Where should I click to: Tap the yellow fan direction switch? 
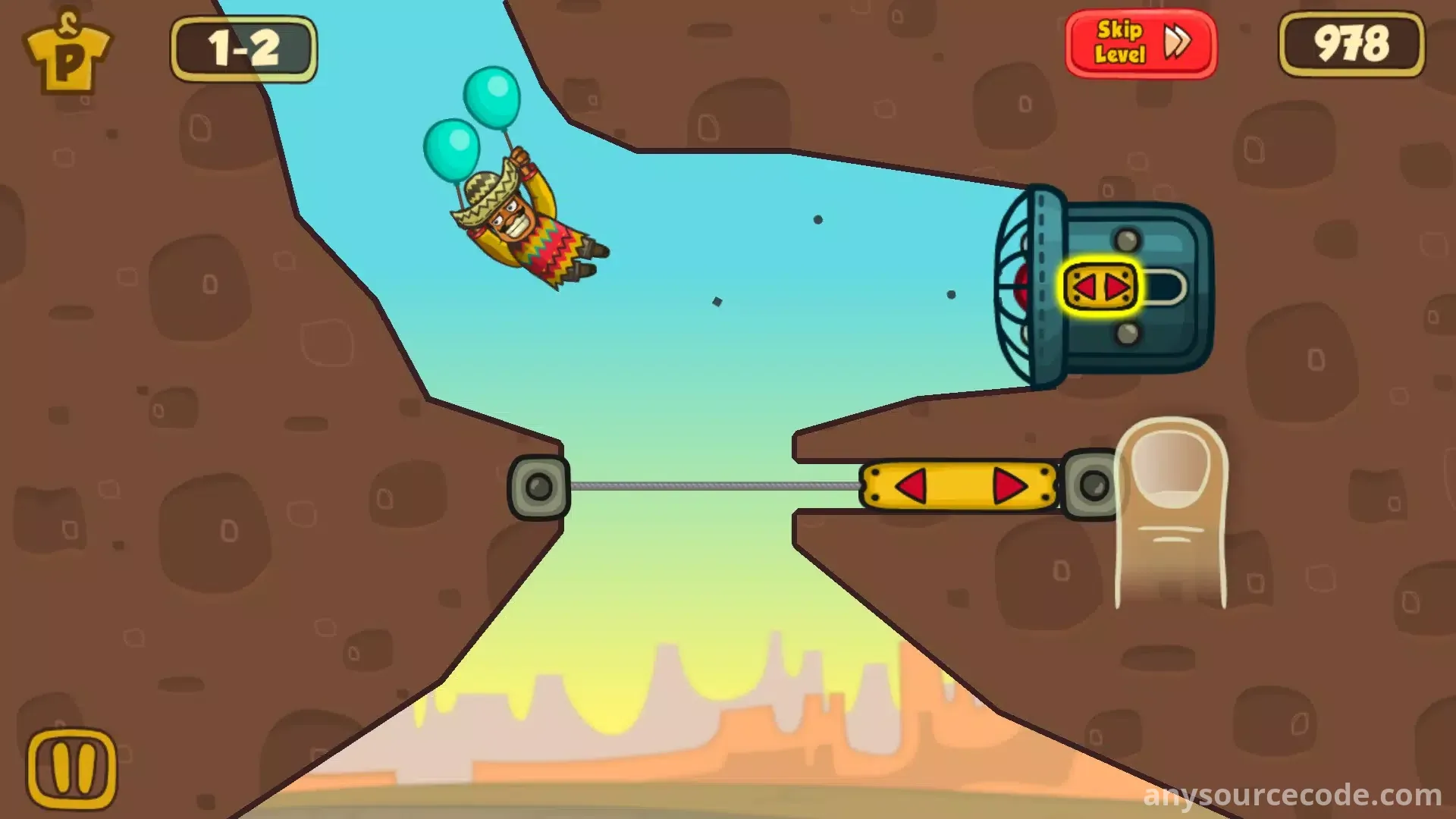1101,287
